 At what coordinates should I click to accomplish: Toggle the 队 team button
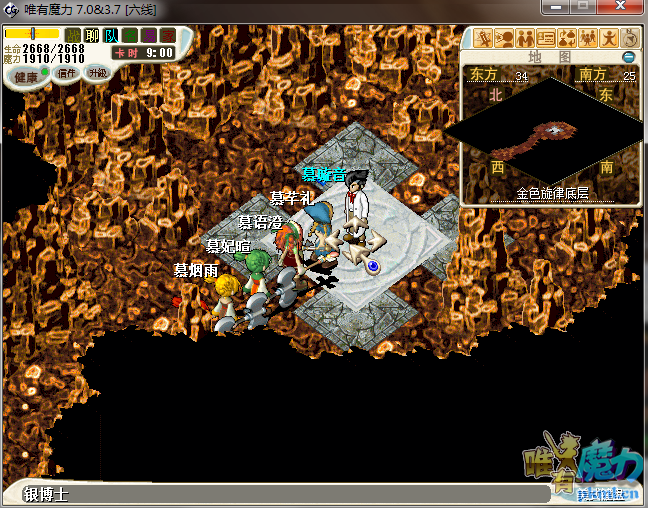coord(110,36)
